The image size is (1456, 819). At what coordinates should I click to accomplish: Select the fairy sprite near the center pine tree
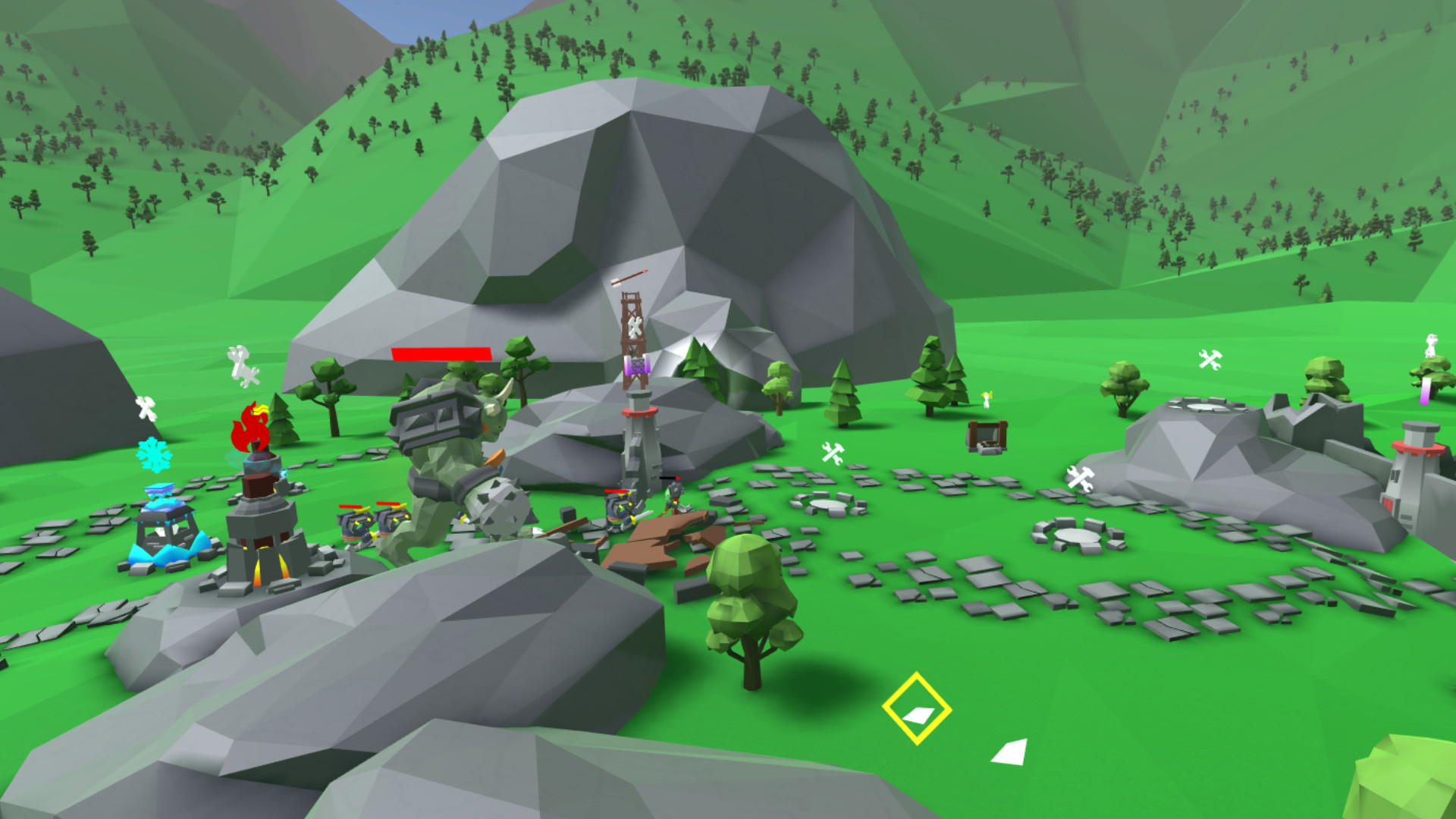point(986,400)
